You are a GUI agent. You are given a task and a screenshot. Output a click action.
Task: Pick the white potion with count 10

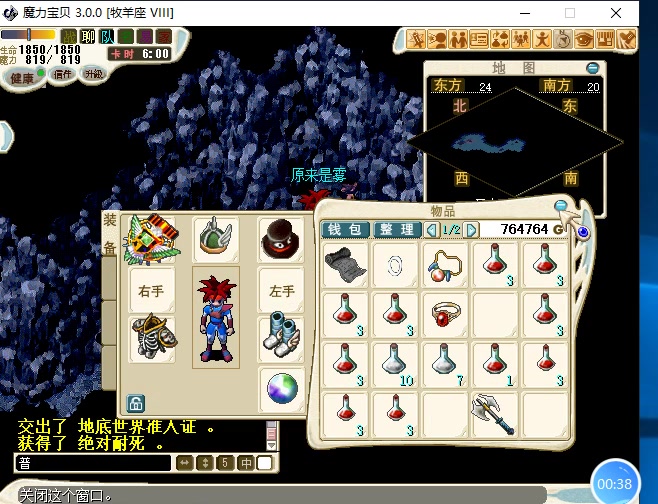coord(395,363)
